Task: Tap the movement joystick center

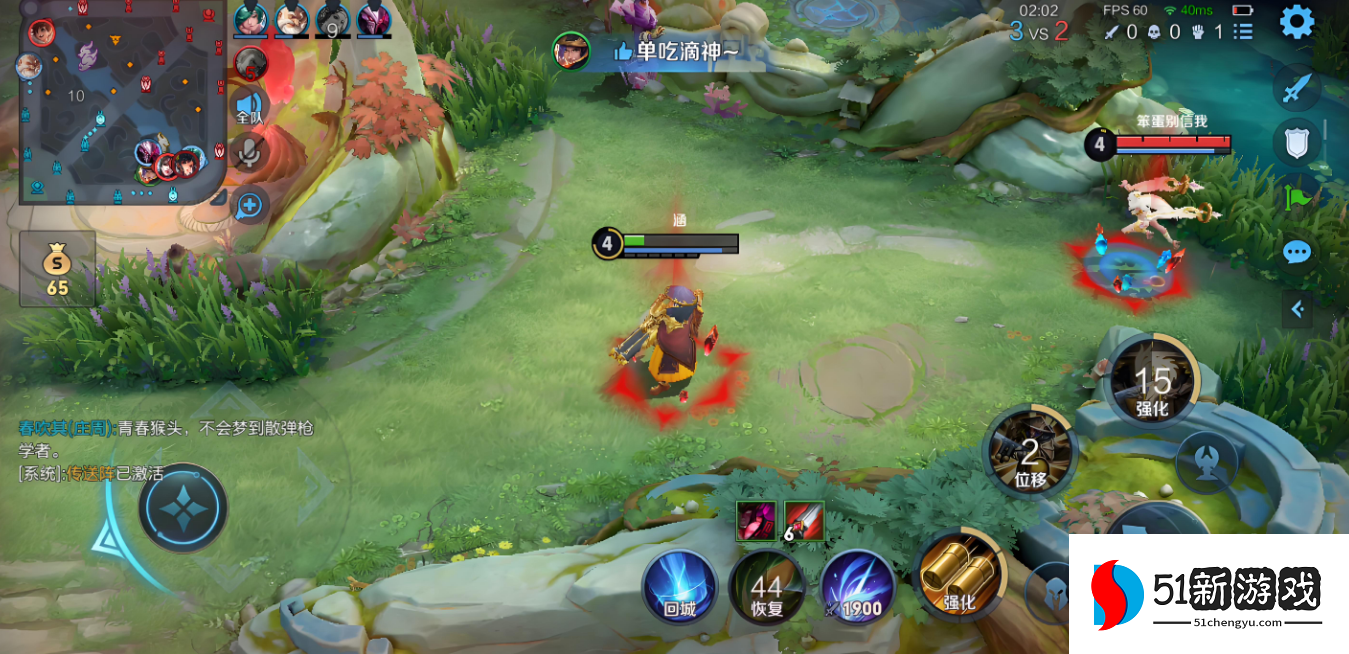Action: click(x=183, y=508)
